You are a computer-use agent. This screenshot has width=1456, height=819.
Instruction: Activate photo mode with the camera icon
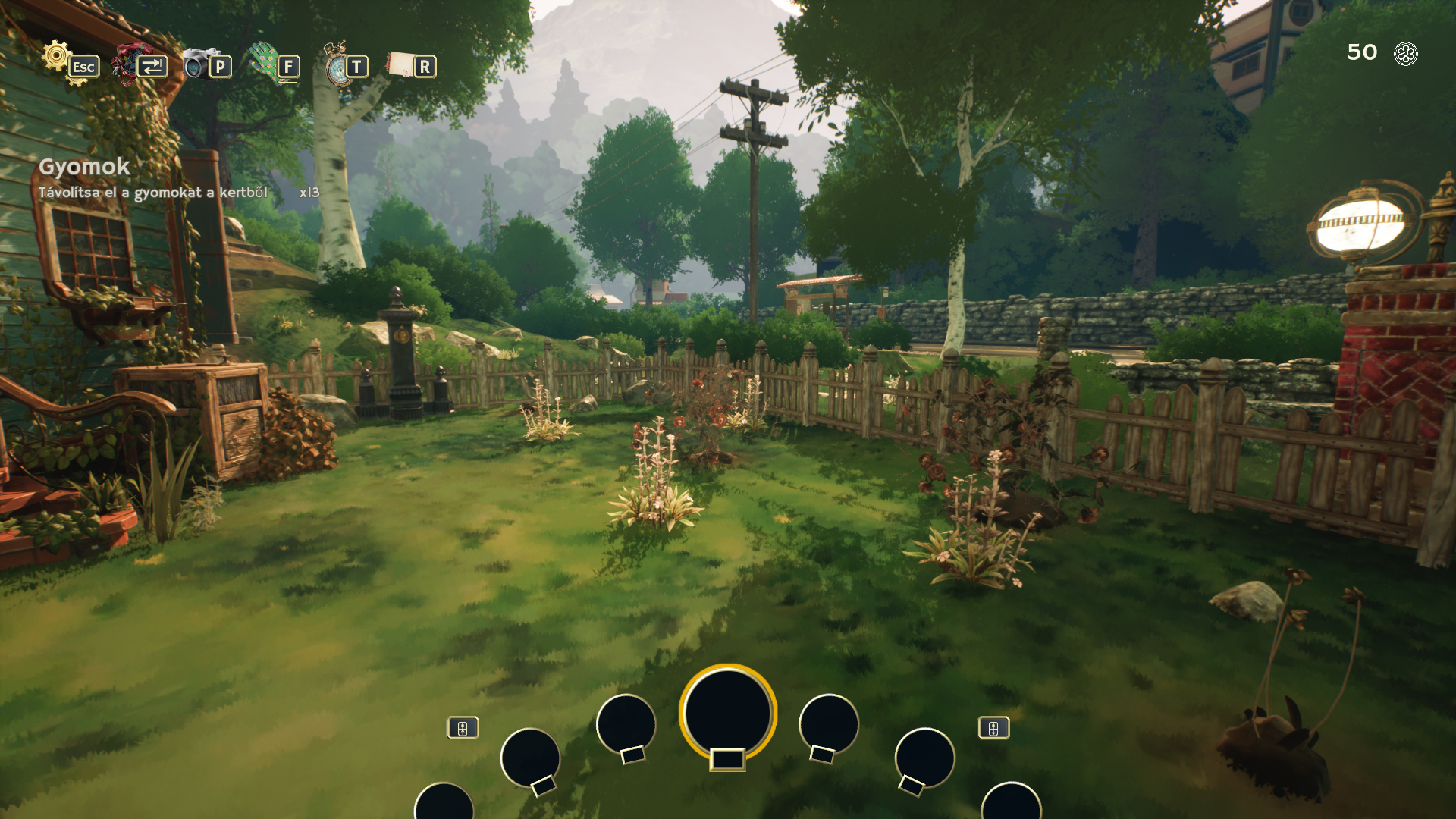(x=196, y=64)
